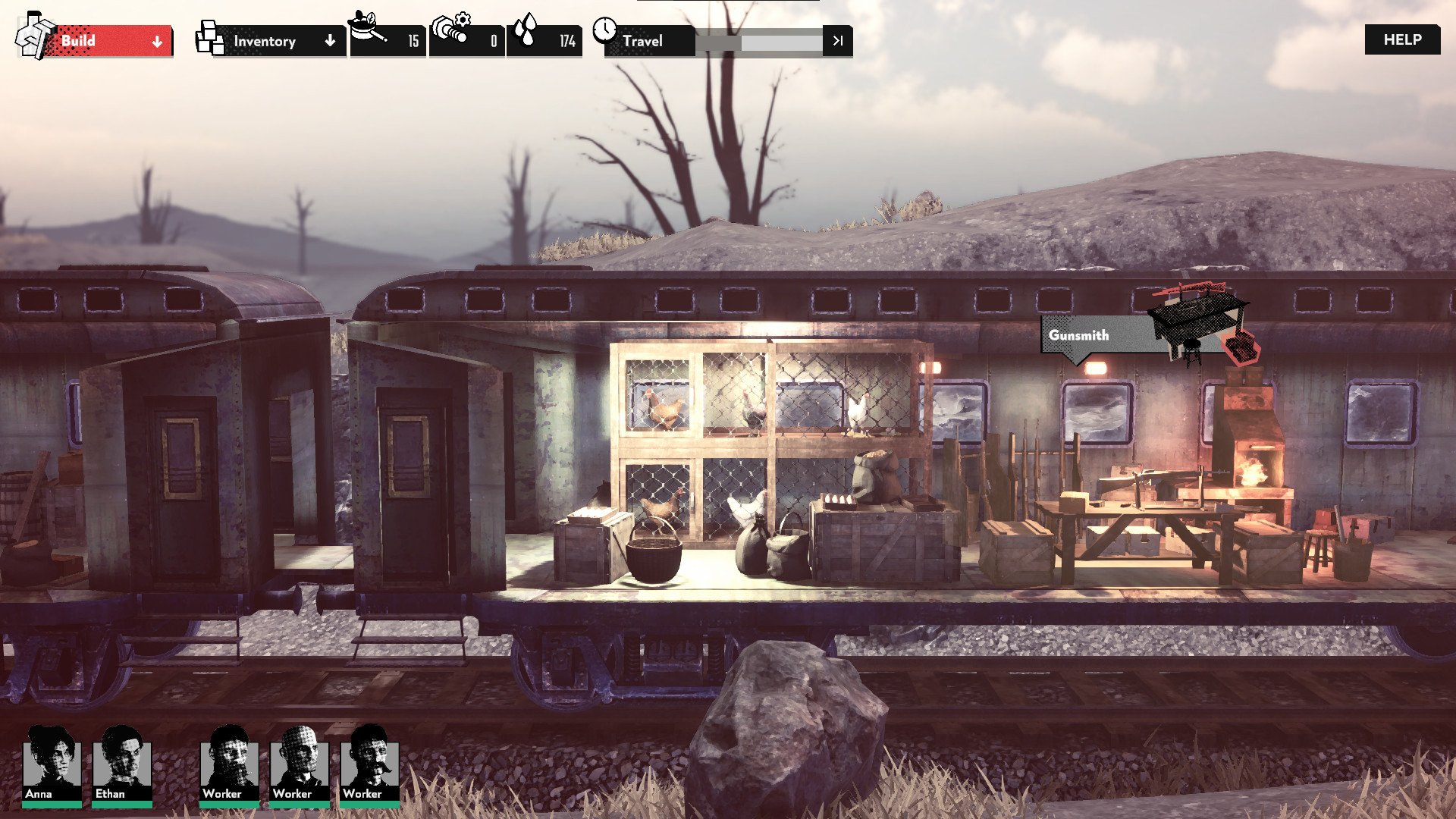Skip ahead with the travel fast-forward arrow

click(x=837, y=41)
